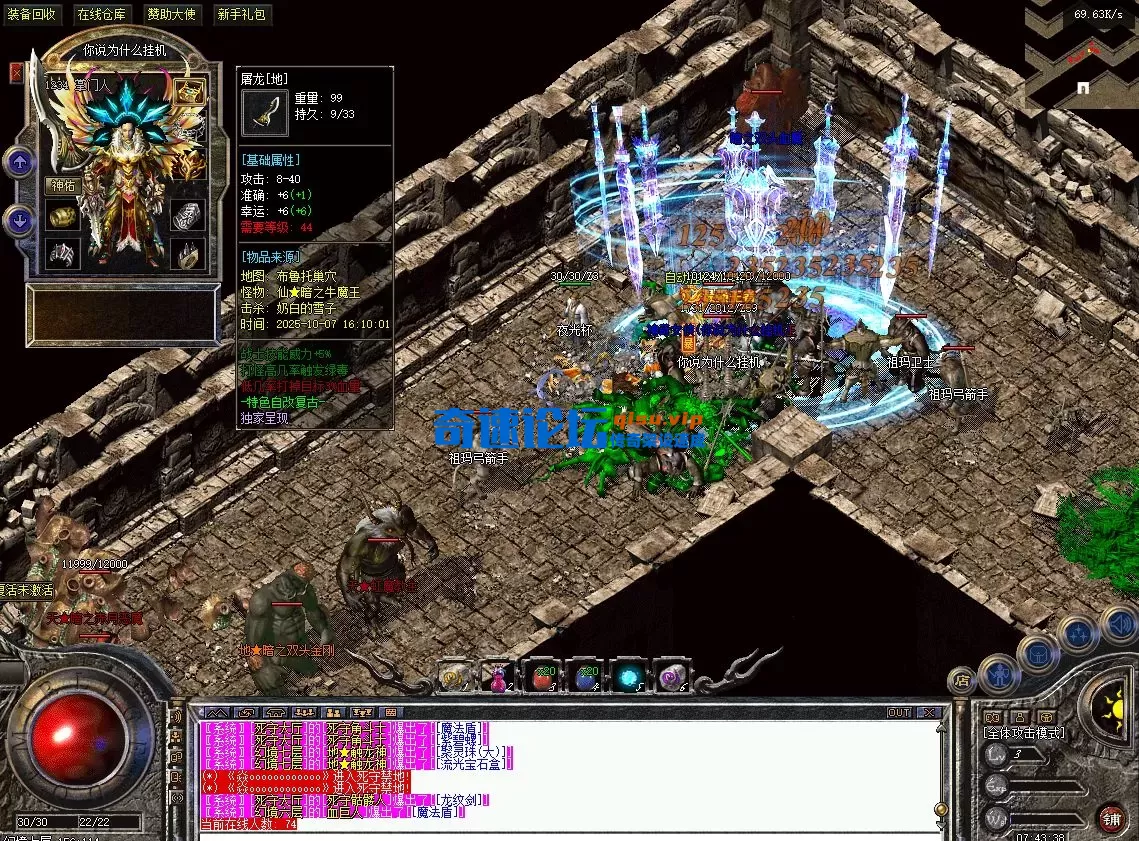Screen dimensions: 1139x841
Task: Go to previous character panel page with up arrow
Action: tap(20, 162)
